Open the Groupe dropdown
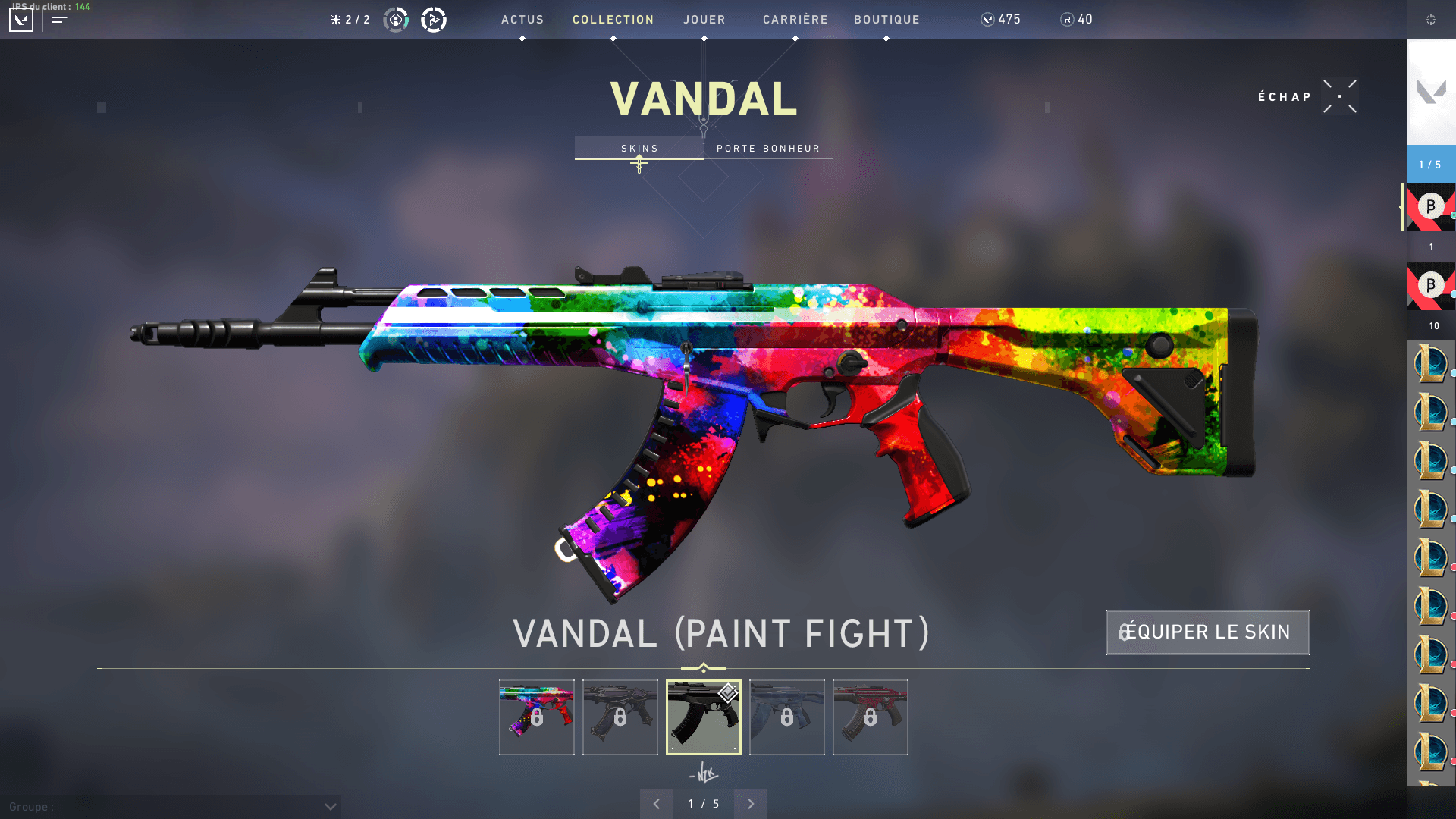The width and height of the screenshot is (1456, 819). click(330, 807)
